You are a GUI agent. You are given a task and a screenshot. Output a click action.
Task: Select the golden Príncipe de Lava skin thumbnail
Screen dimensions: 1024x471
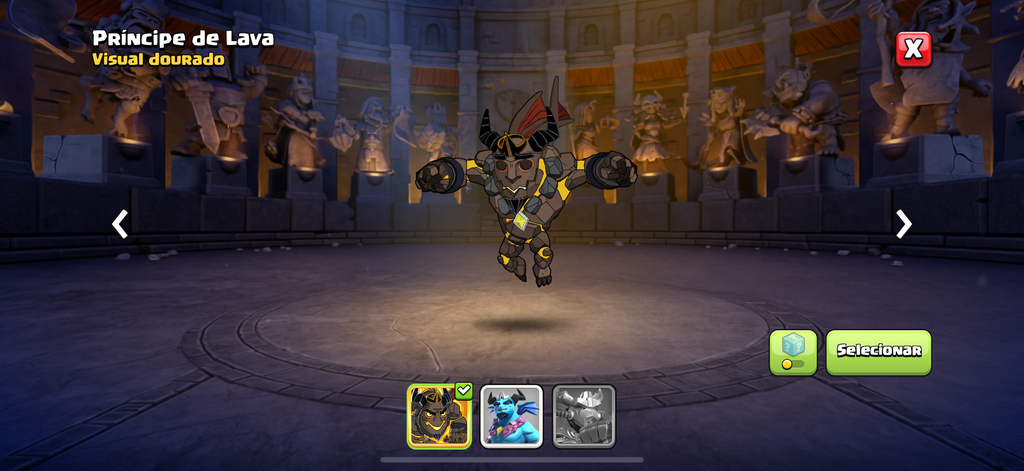pyautogui.click(x=439, y=416)
